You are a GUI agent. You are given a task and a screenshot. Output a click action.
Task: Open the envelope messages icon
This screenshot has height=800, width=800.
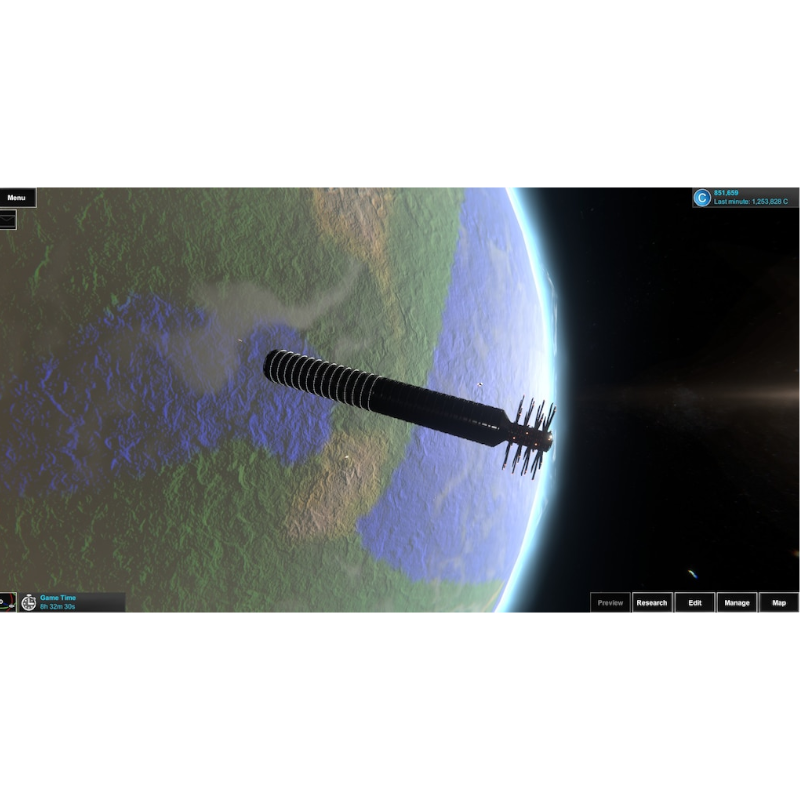click(x=7, y=219)
